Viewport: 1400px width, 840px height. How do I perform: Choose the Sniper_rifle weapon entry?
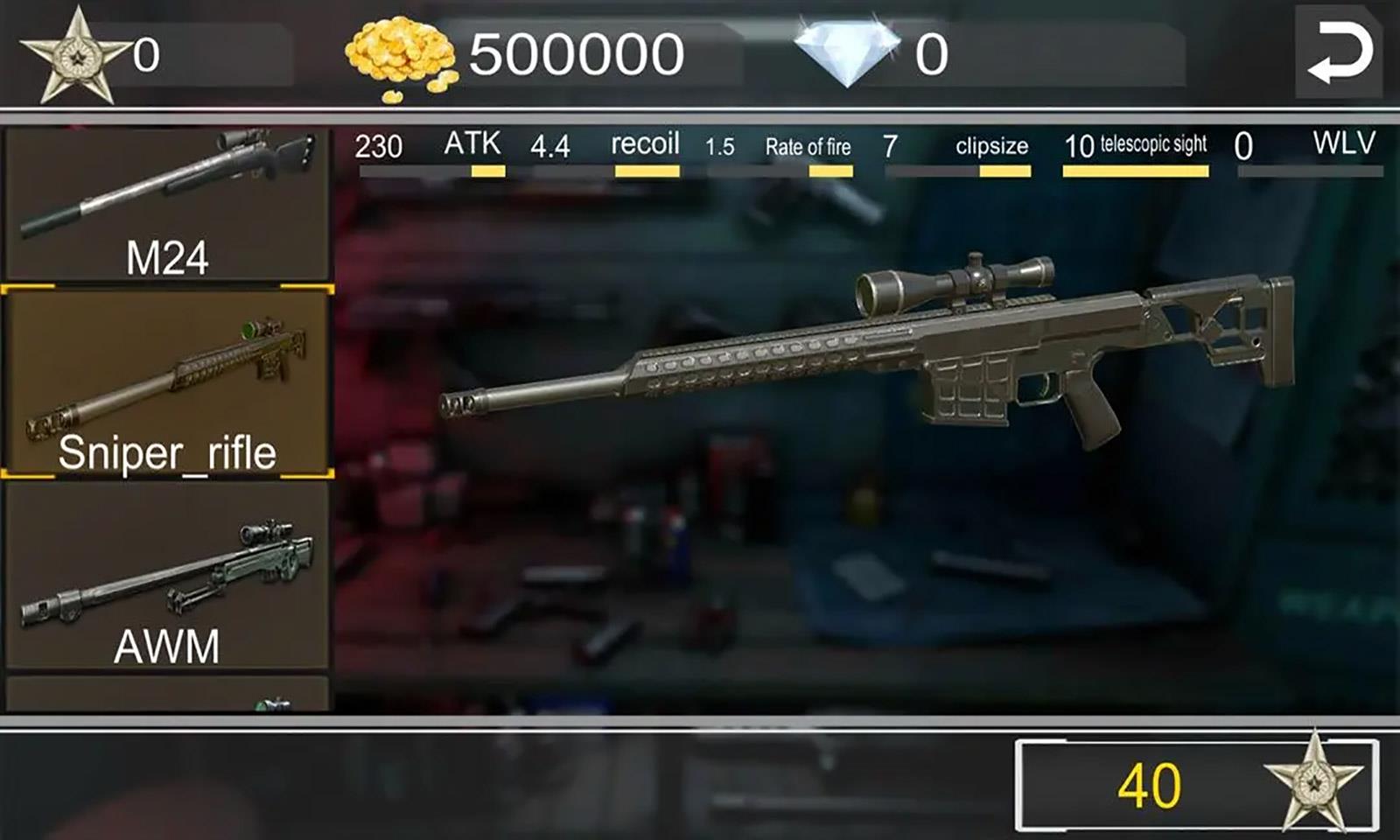(x=166, y=382)
